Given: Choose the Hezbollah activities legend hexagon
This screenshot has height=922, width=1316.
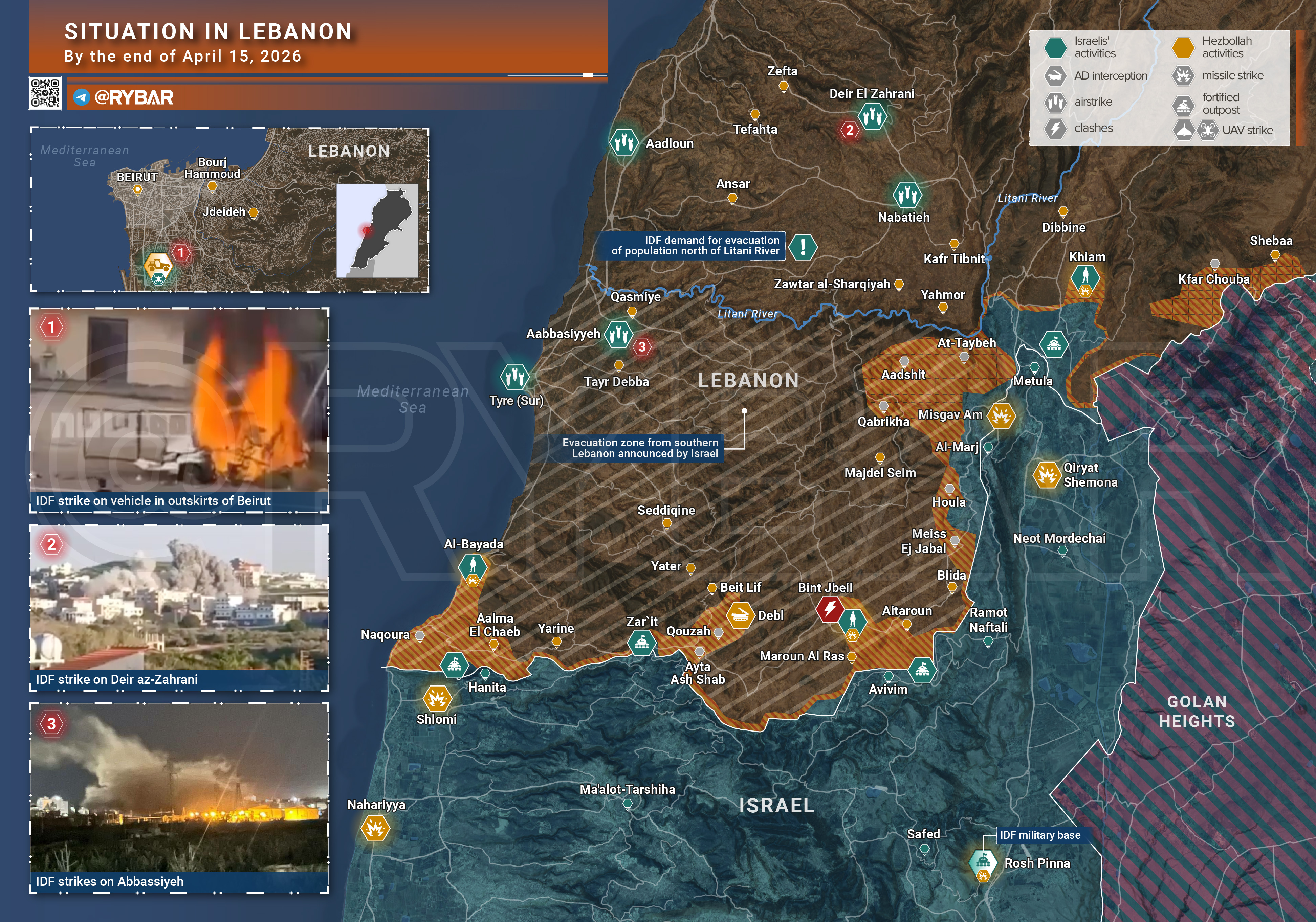Looking at the screenshot, I should tap(1183, 48).
